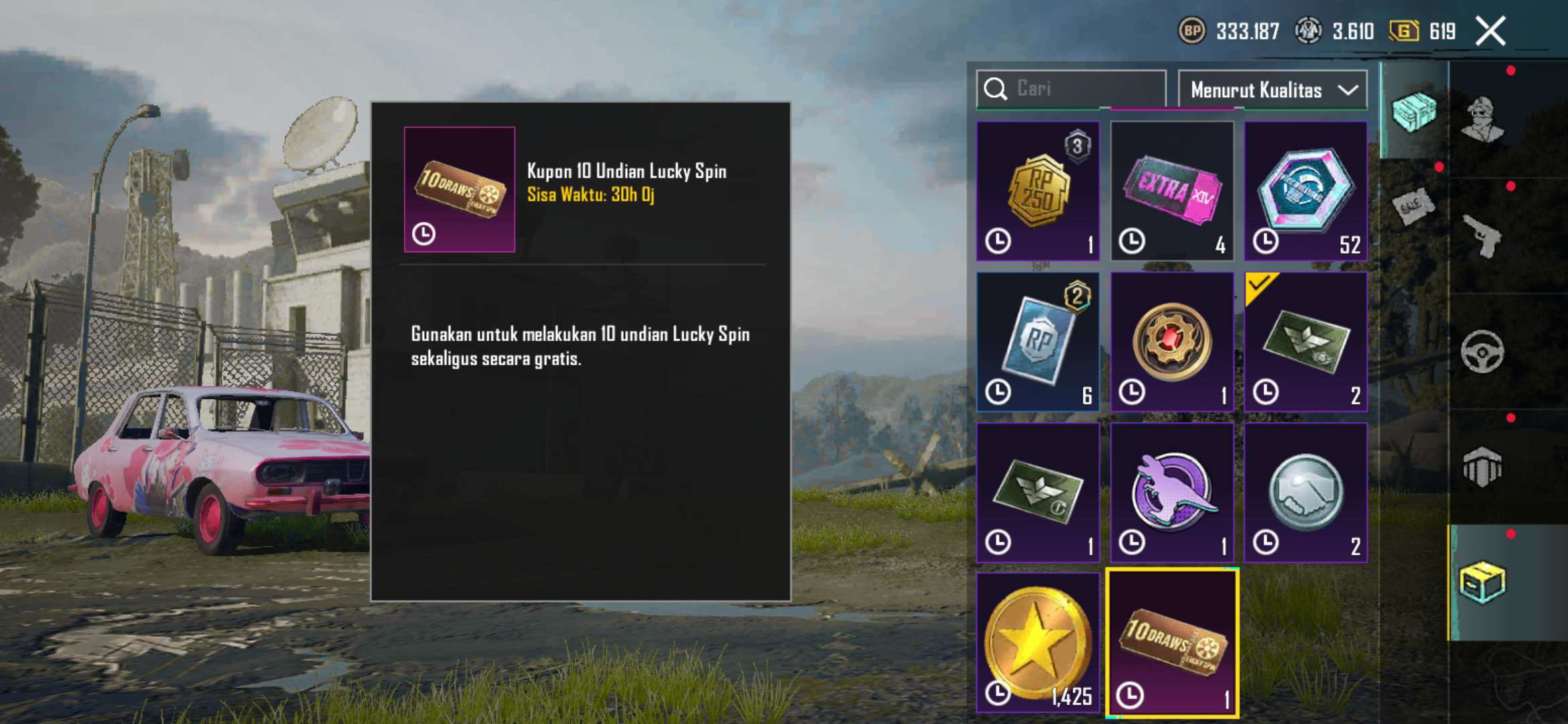Viewport: 1568px width, 724px height.
Task: Switch to the character outfit tab
Action: pos(1483,119)
